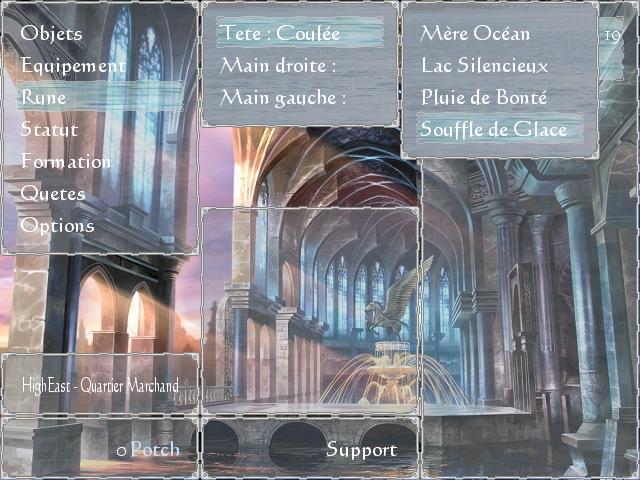Choose the Lac Silencieux spell
This screenshot has height=480, width=640.
pos(484,66)
